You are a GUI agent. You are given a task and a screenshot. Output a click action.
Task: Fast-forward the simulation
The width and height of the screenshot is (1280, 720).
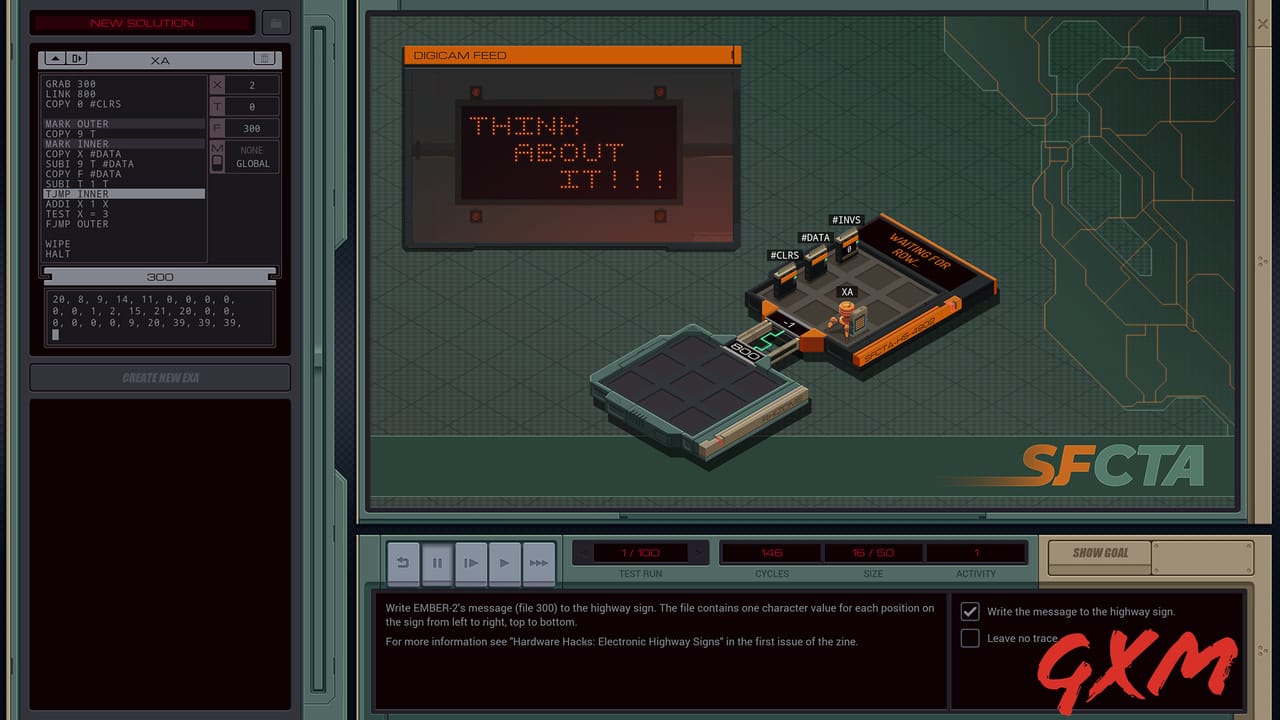pos(539,563)
